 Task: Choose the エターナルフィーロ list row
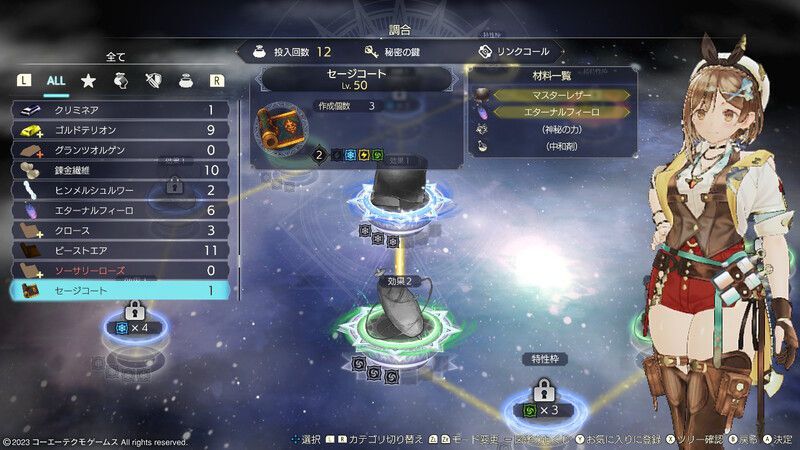[x=120, y=210]
